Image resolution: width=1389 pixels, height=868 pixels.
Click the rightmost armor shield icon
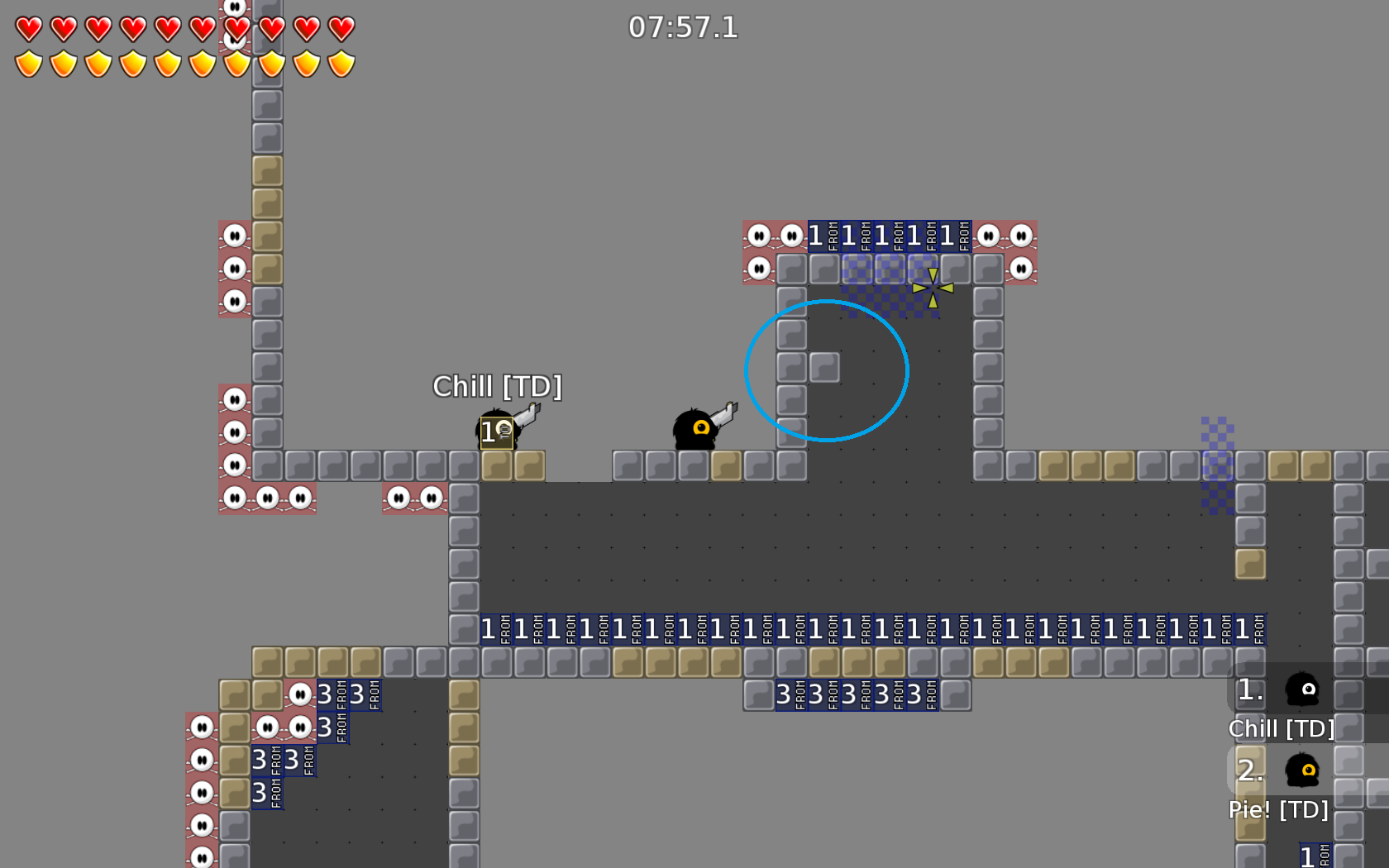[x=340, y=64]
